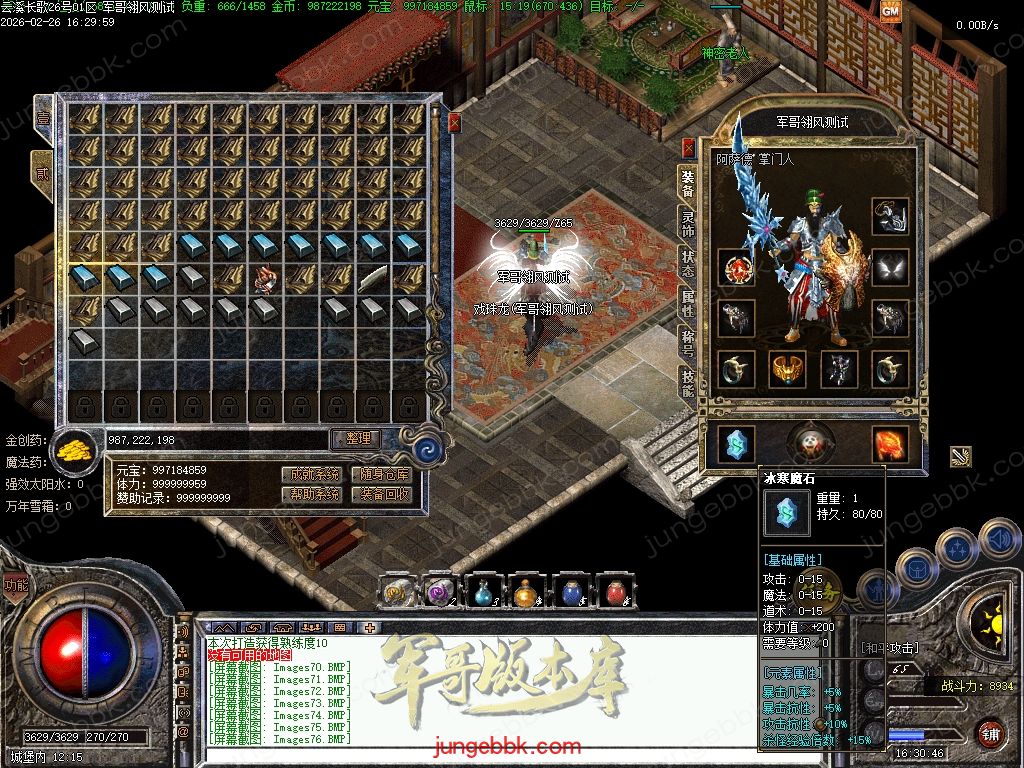Select the golden belt equipment slot

788,369
